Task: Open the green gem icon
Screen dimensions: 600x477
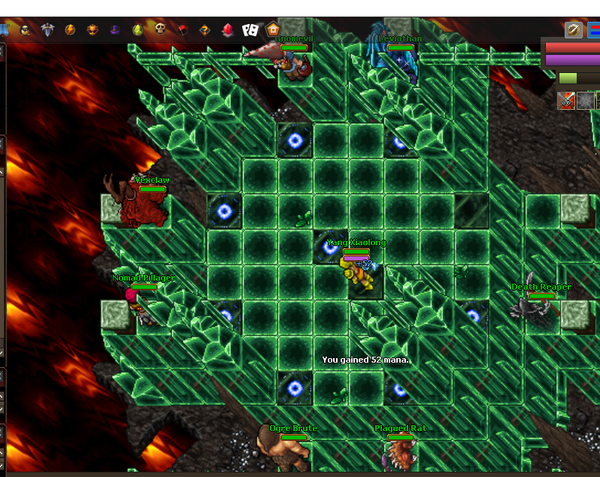Action: click(x=137, y=30)
